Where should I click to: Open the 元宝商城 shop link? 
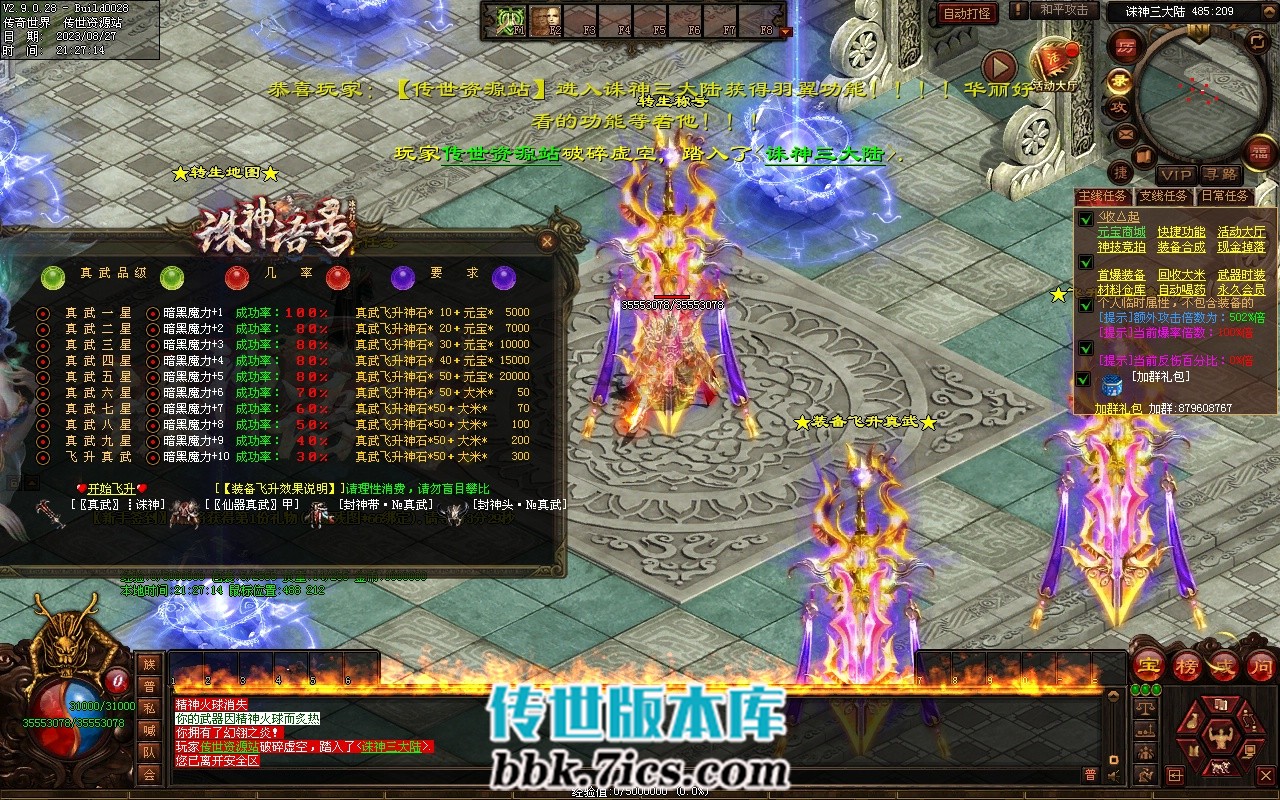pyautogui.click(x=1122, y=232)
